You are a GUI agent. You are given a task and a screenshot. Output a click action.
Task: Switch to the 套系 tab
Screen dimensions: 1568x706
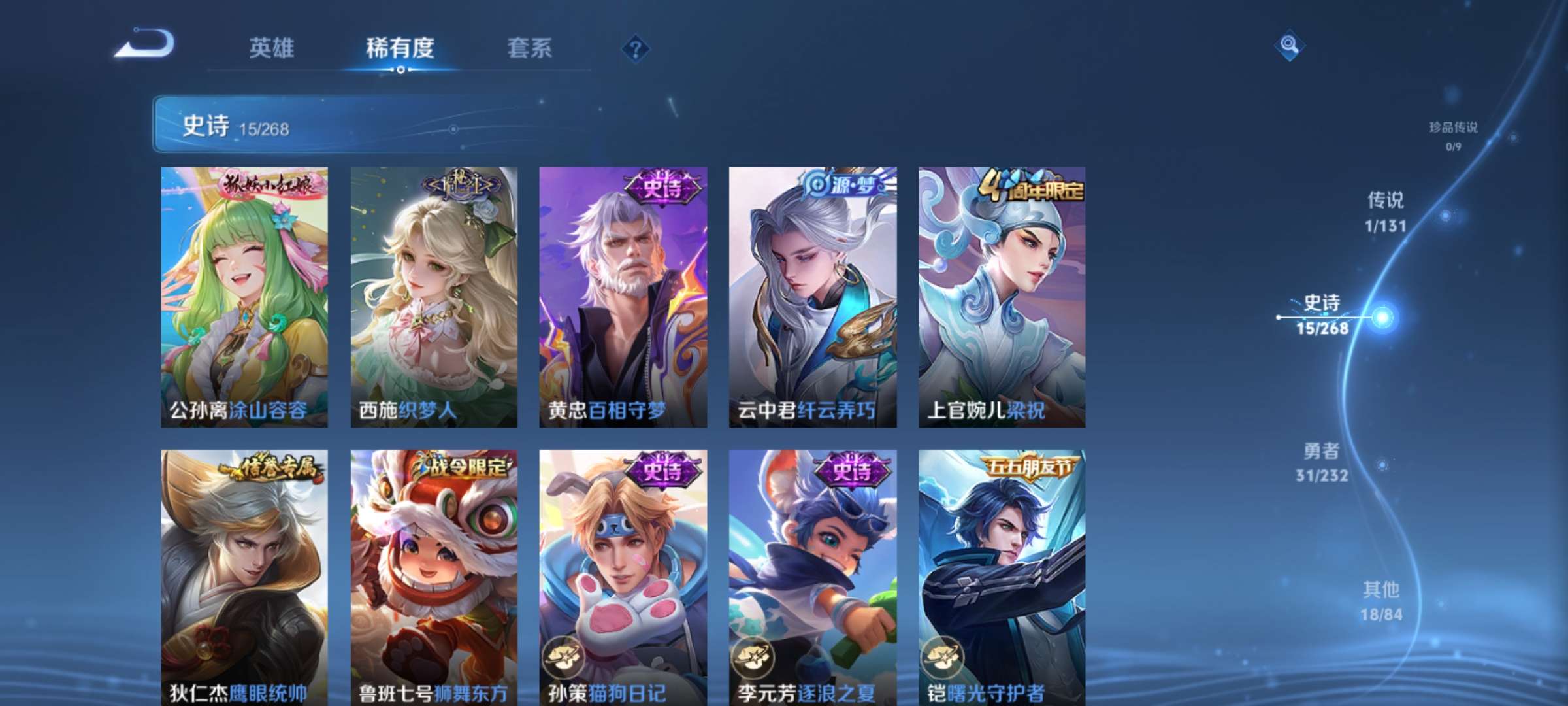point(530,48)
